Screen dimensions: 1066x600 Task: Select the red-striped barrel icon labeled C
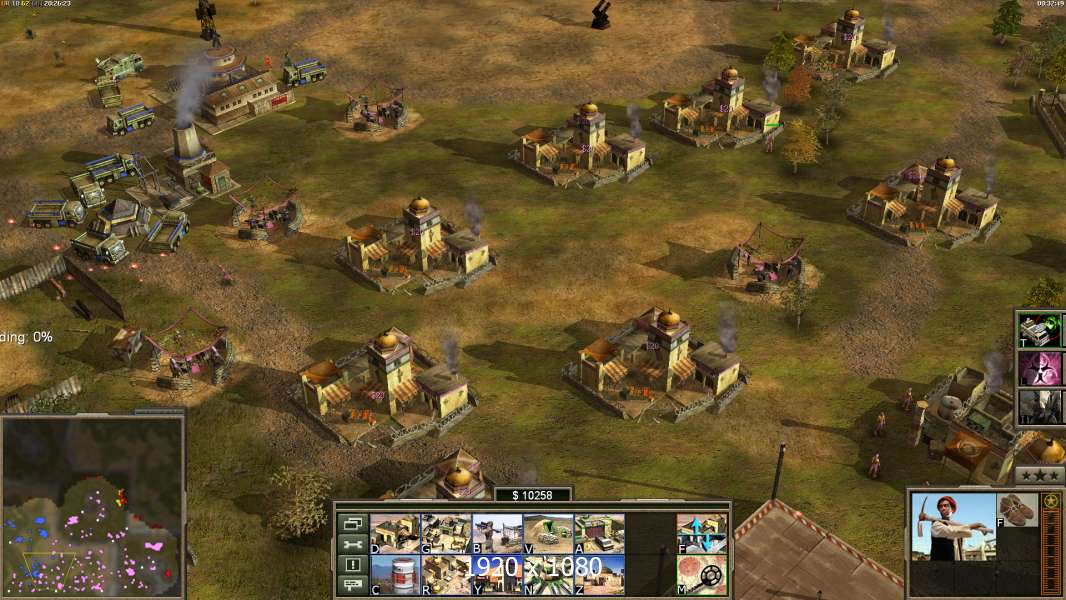tap(394, 575)
